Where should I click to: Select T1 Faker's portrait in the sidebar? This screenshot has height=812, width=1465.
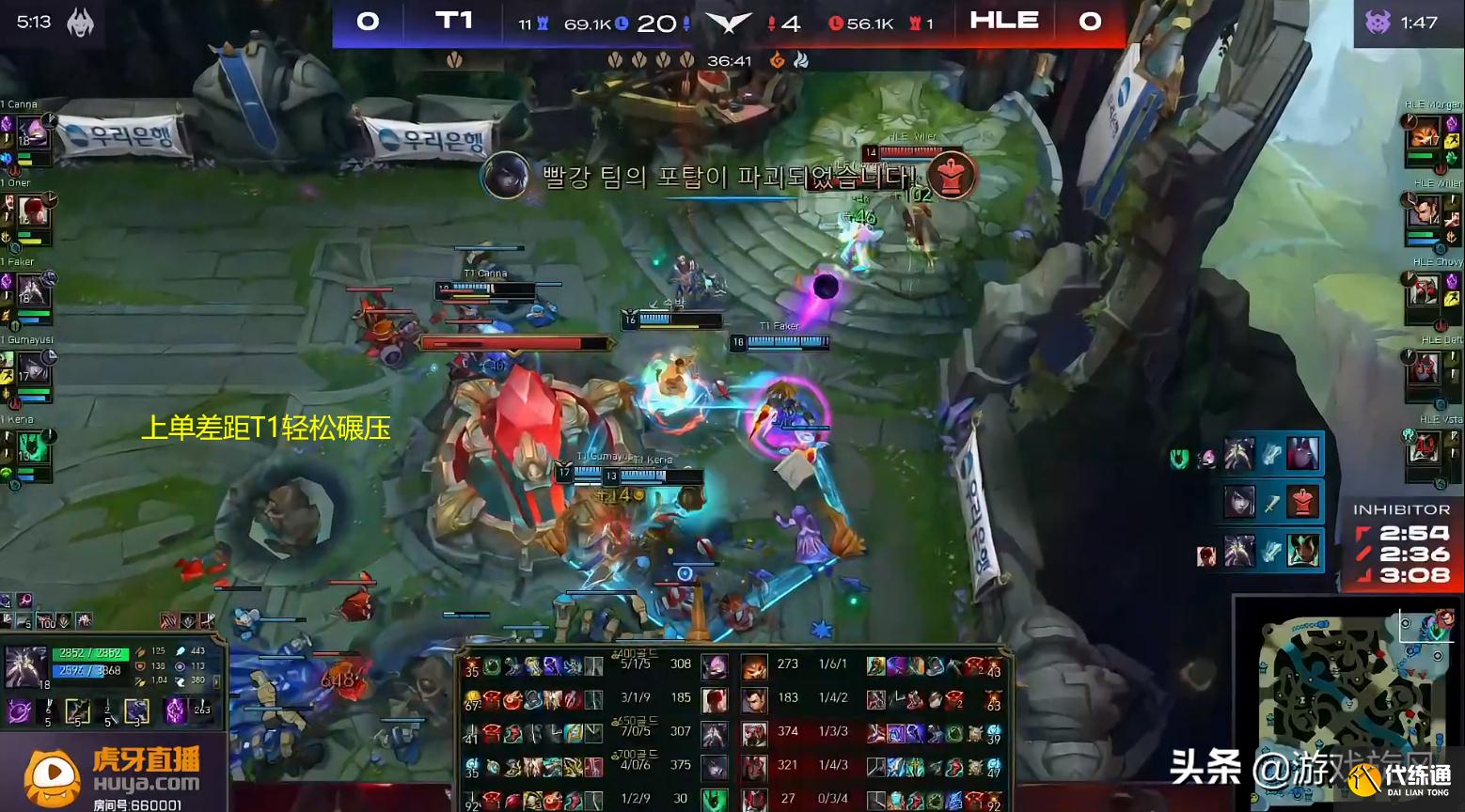click(32, 289)
